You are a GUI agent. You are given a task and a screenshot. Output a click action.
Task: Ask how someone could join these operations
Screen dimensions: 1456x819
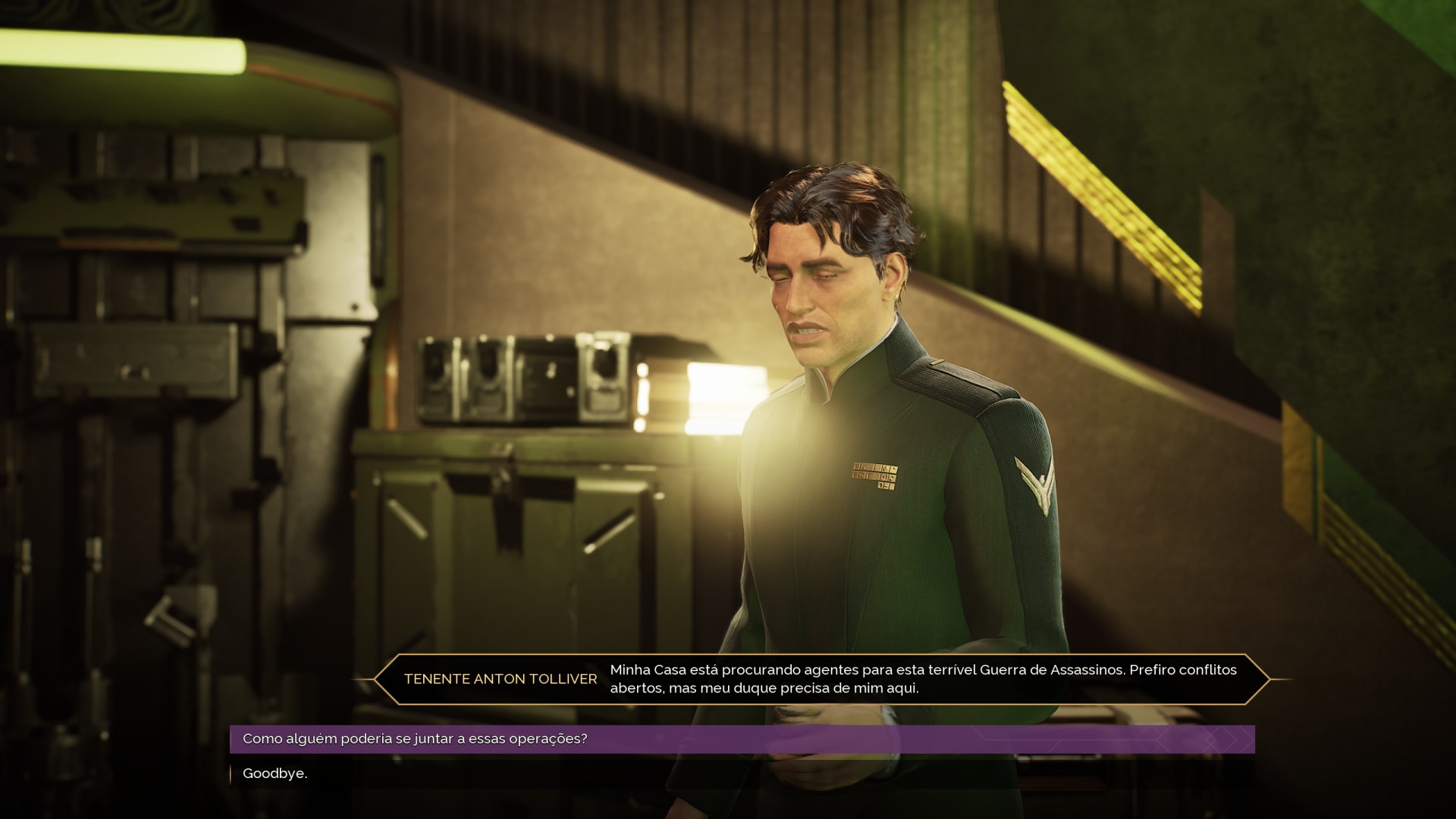pos(415,739)
